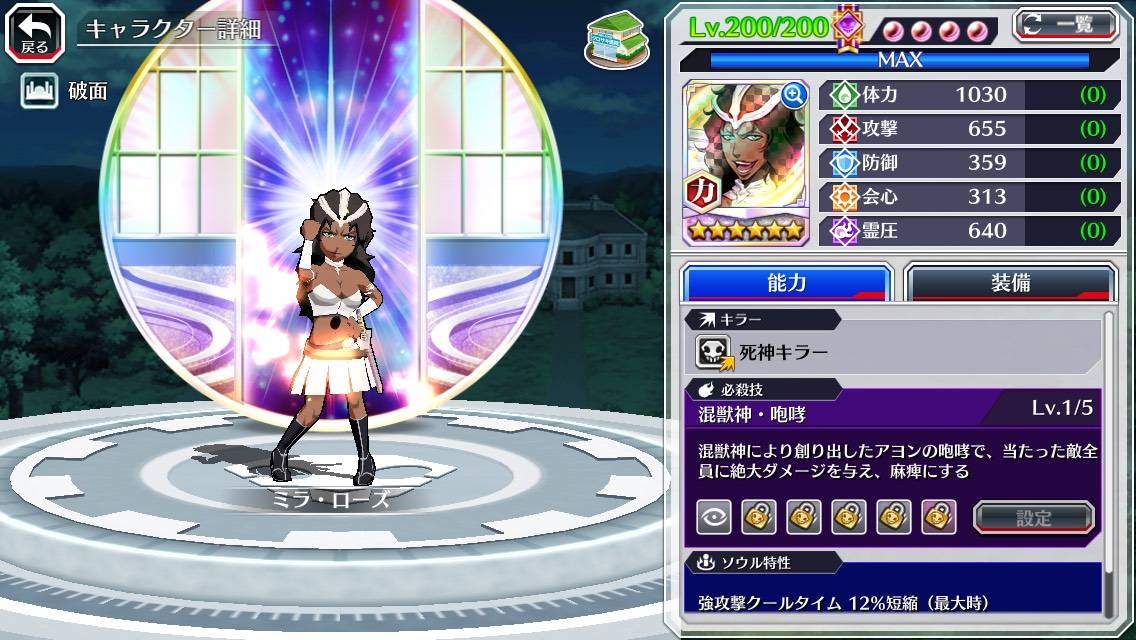Screen dimensions: 1136x640
Task: Toggle the 破面 affiliation icon
Action: [38, 91]
